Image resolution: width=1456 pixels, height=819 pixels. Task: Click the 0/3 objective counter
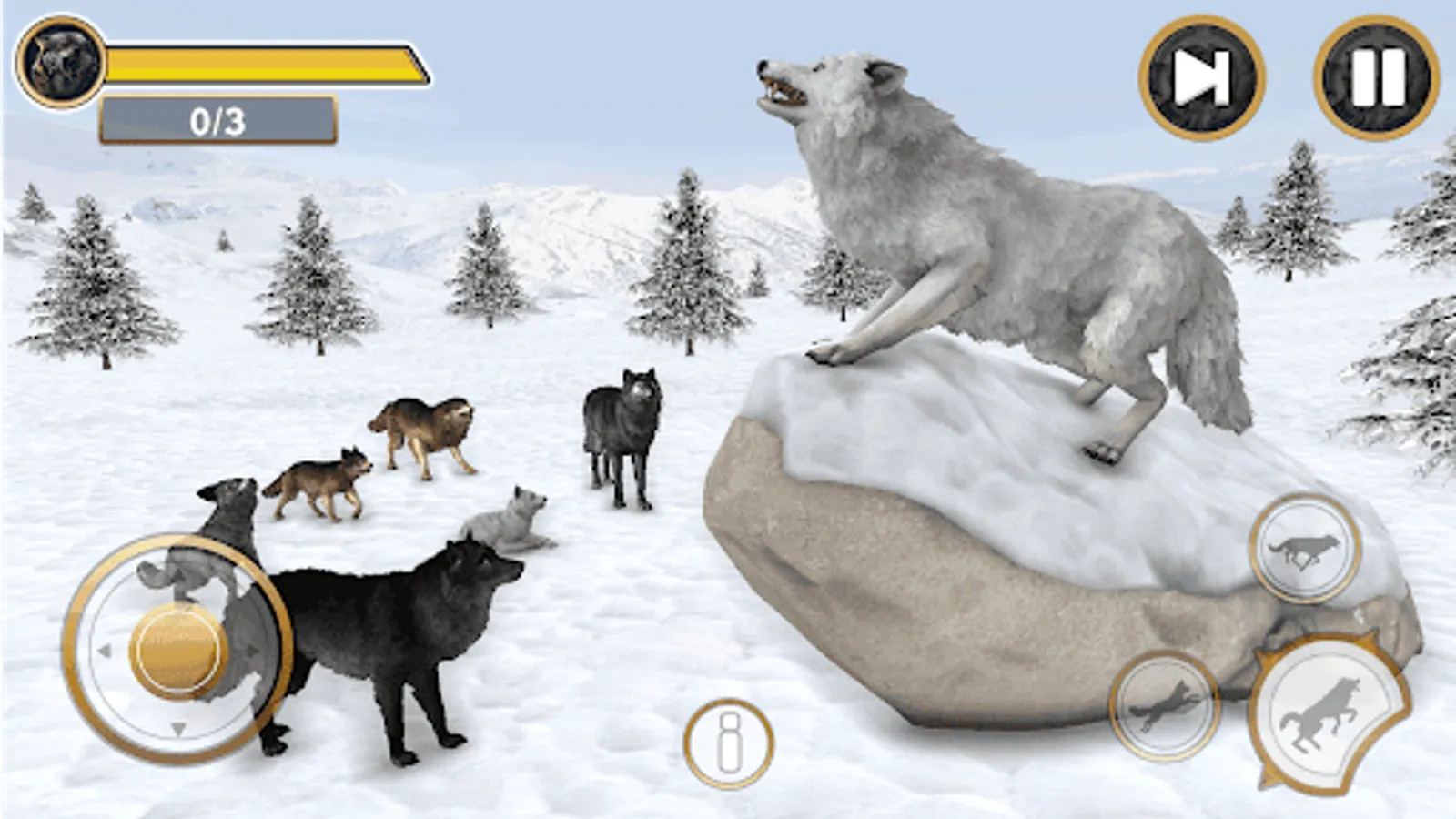click(217, 118)
